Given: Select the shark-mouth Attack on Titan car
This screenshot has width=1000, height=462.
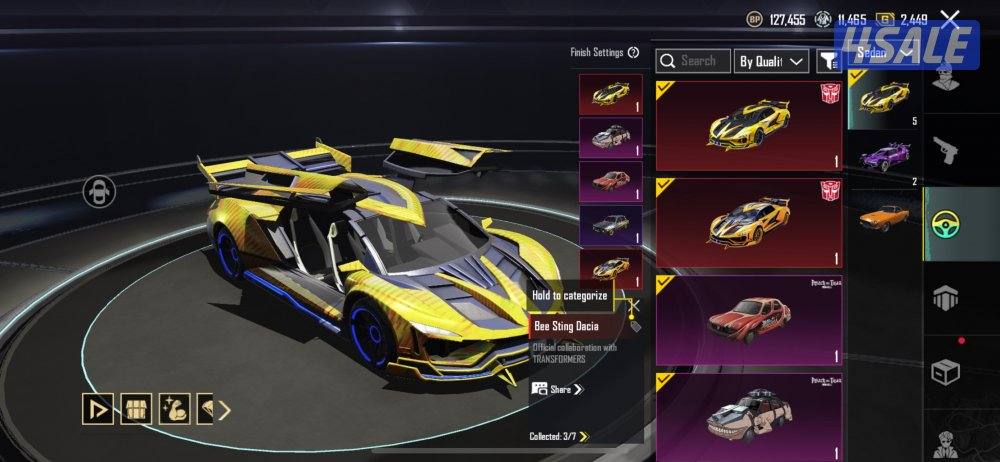Looking at the screenshot, I should coord(749,410).
